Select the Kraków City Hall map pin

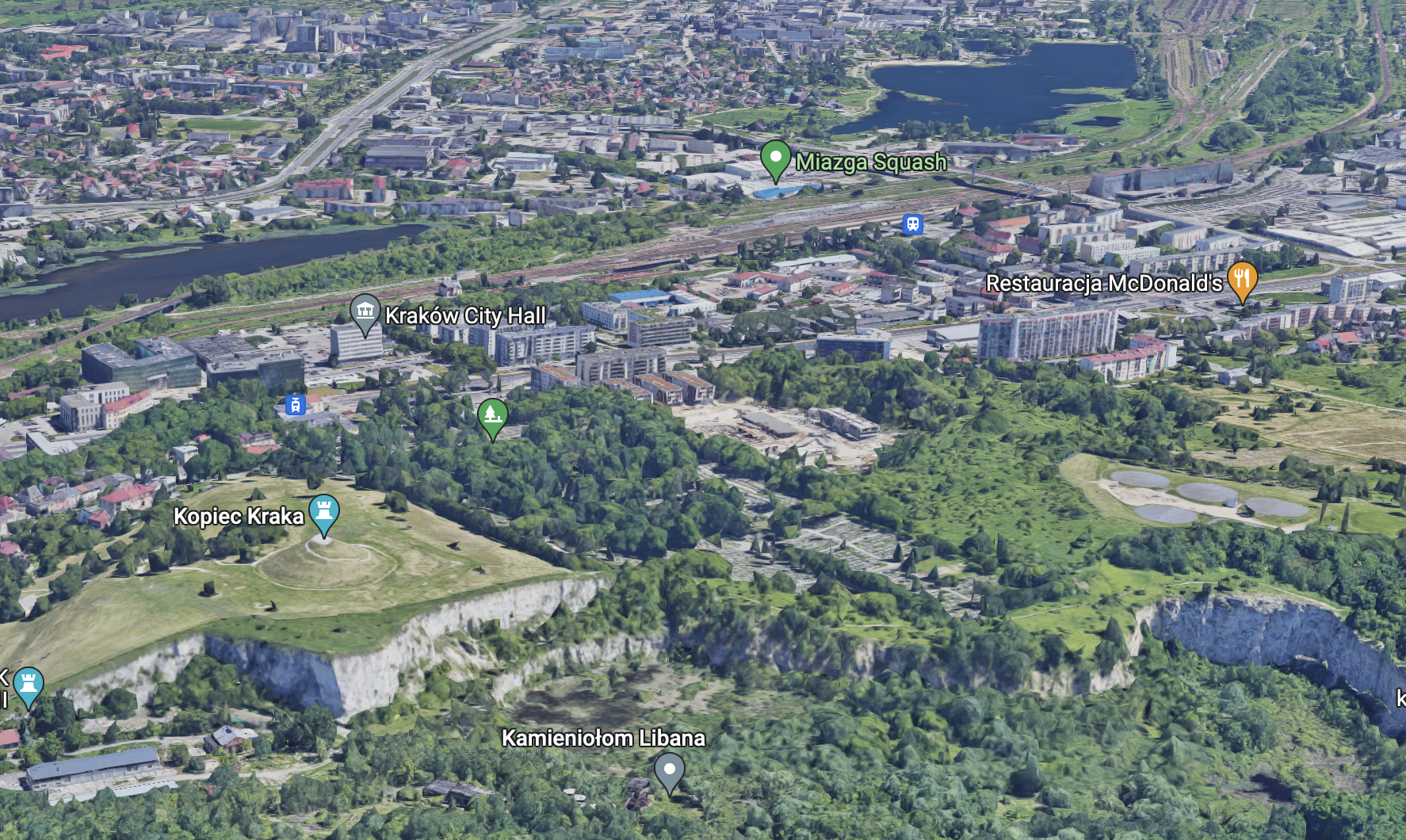(365, 312)
